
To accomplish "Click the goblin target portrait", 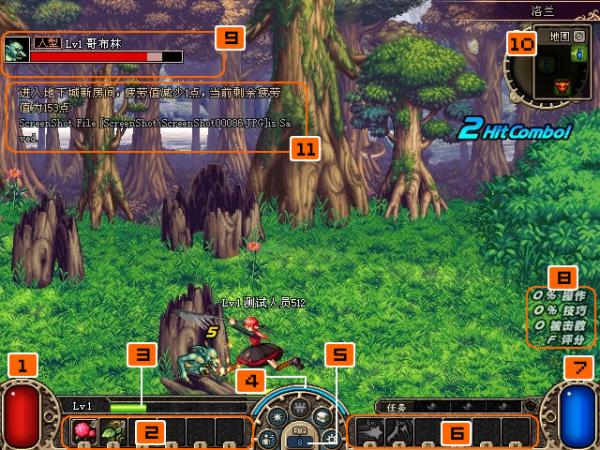I will pos(17,51).
